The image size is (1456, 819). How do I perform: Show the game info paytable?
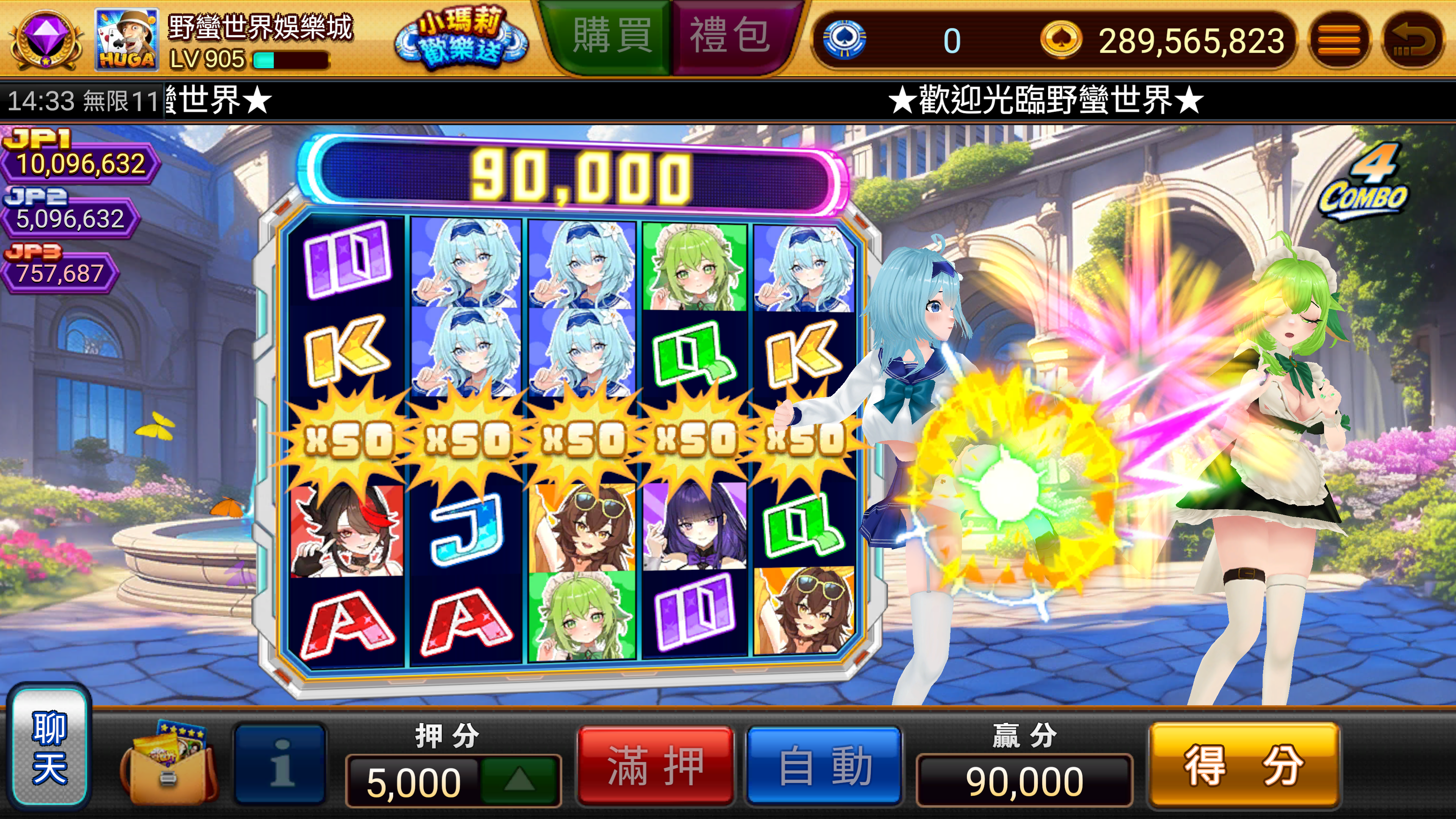point(281,763)
